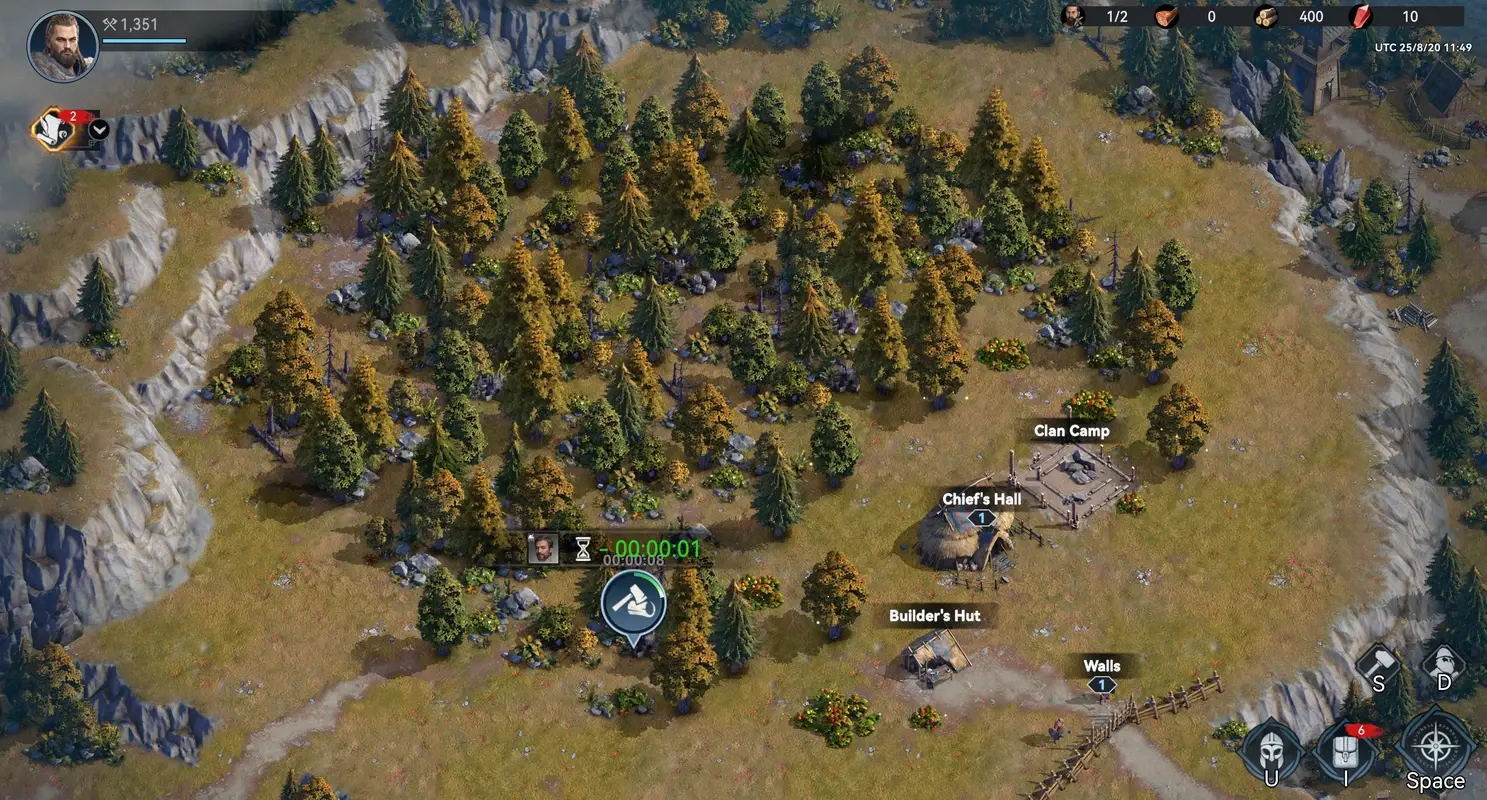This screenshot has width=1487, height=800.
Task: Click the meat resource icon
Action: click(1164, 16)
